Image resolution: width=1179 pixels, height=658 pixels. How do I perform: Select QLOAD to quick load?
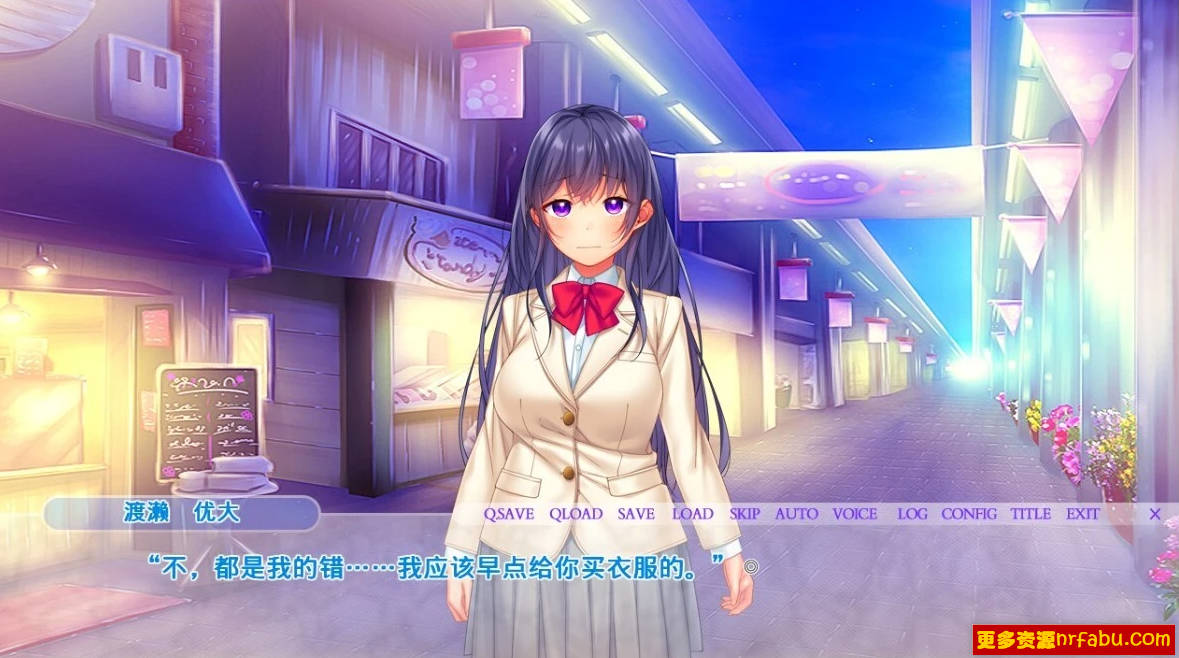click(576, 514)
